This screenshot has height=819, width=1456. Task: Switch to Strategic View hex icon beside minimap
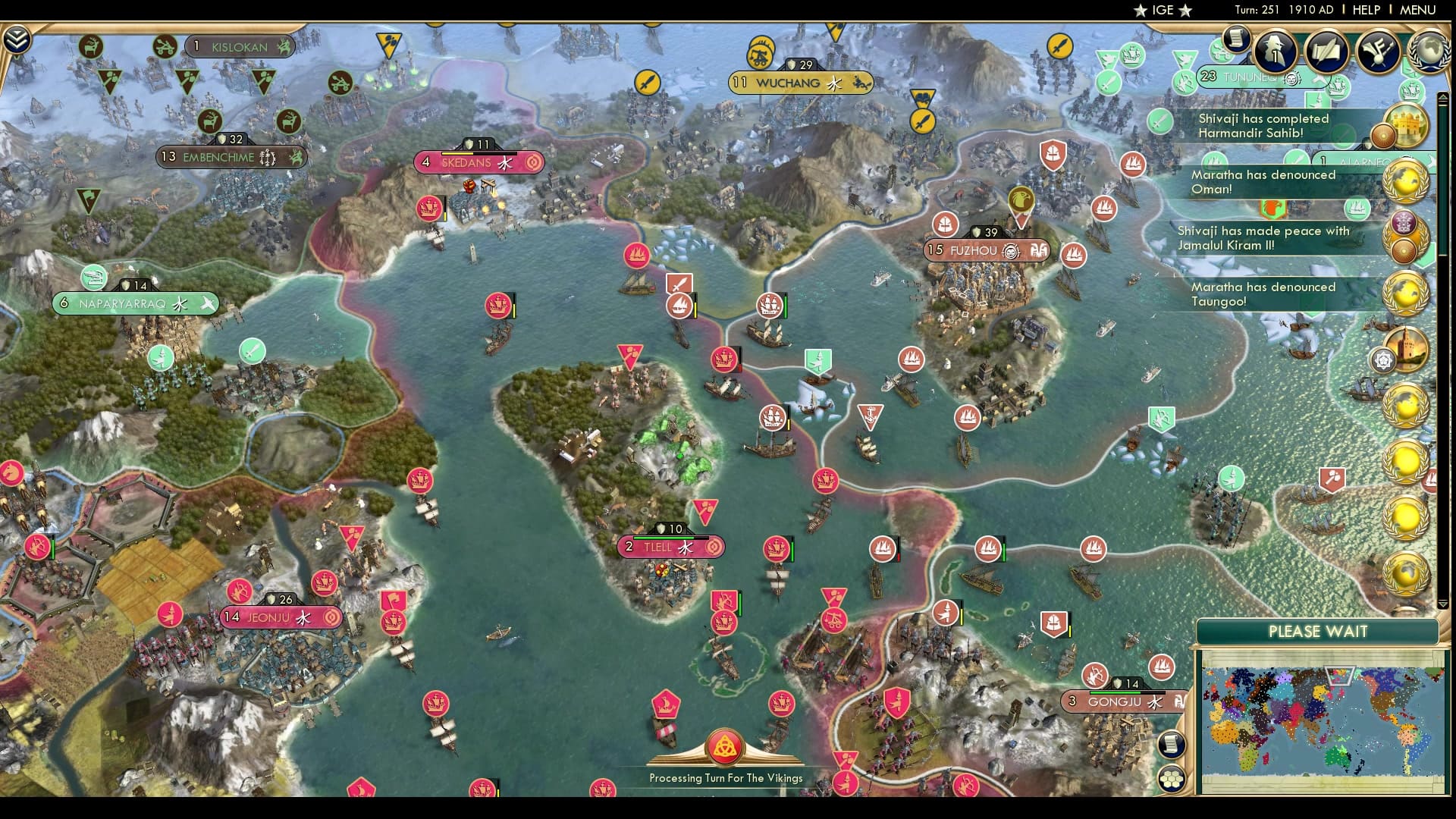pyautogui.click(x=1172, y=779)
